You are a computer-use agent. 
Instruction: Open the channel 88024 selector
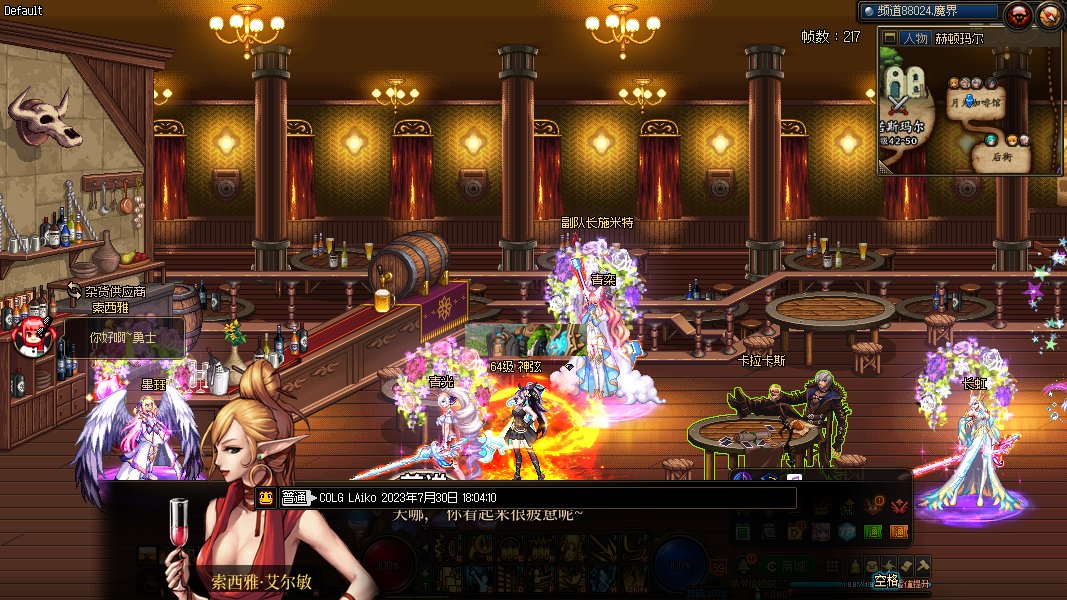(x=929, y=11)
